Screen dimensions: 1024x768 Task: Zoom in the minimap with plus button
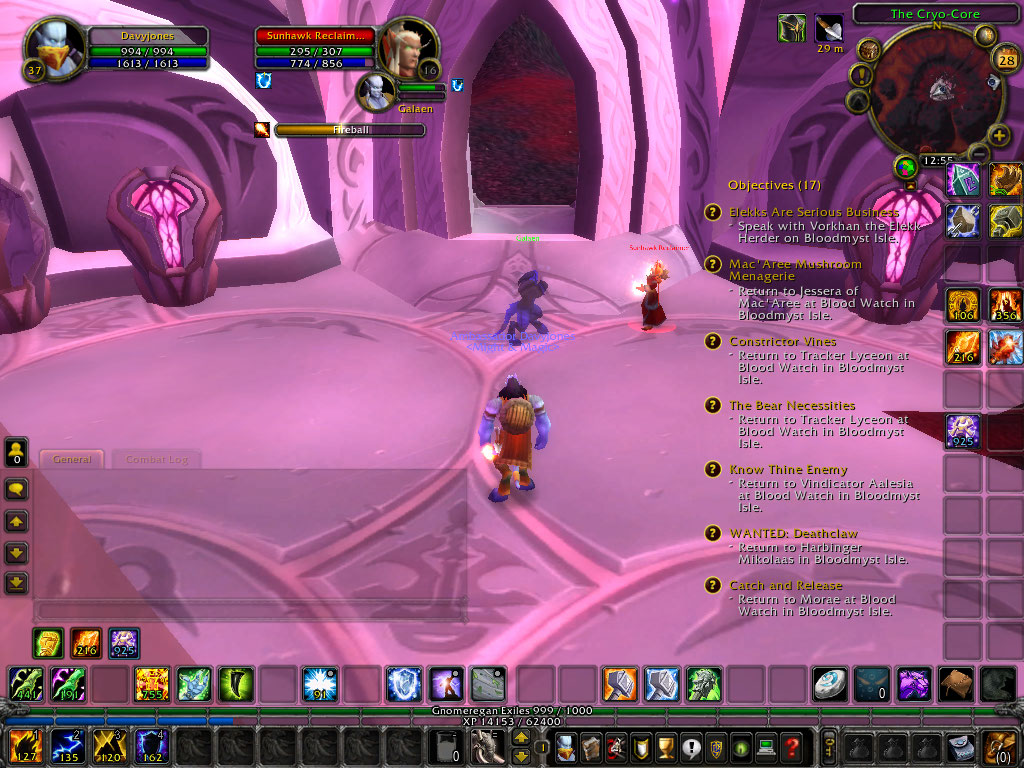pos(999,135)
